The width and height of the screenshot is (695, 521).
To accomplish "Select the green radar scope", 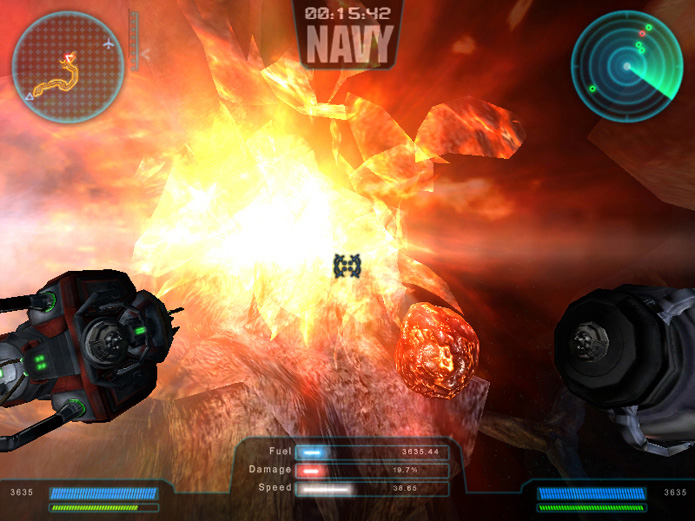I will (626, 66).
